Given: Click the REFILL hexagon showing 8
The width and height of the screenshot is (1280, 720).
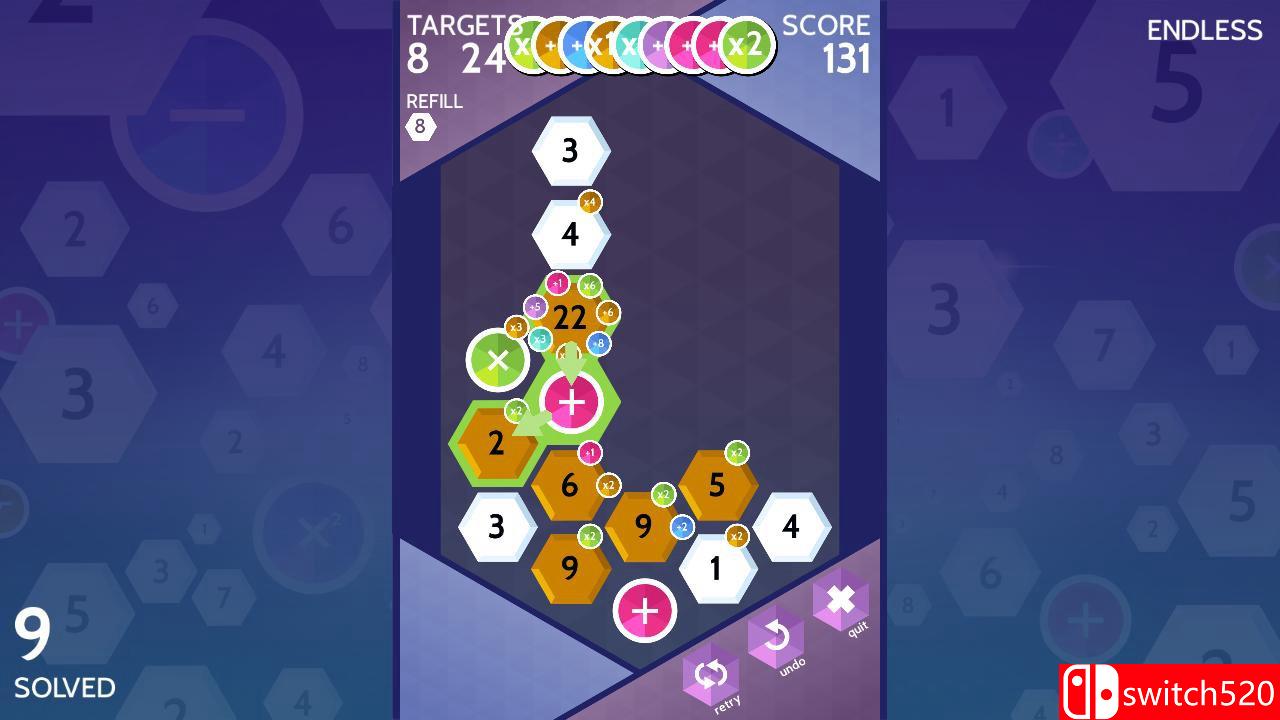Looking at the screenshot, I should pyautogui.click(x=420, y=126).
